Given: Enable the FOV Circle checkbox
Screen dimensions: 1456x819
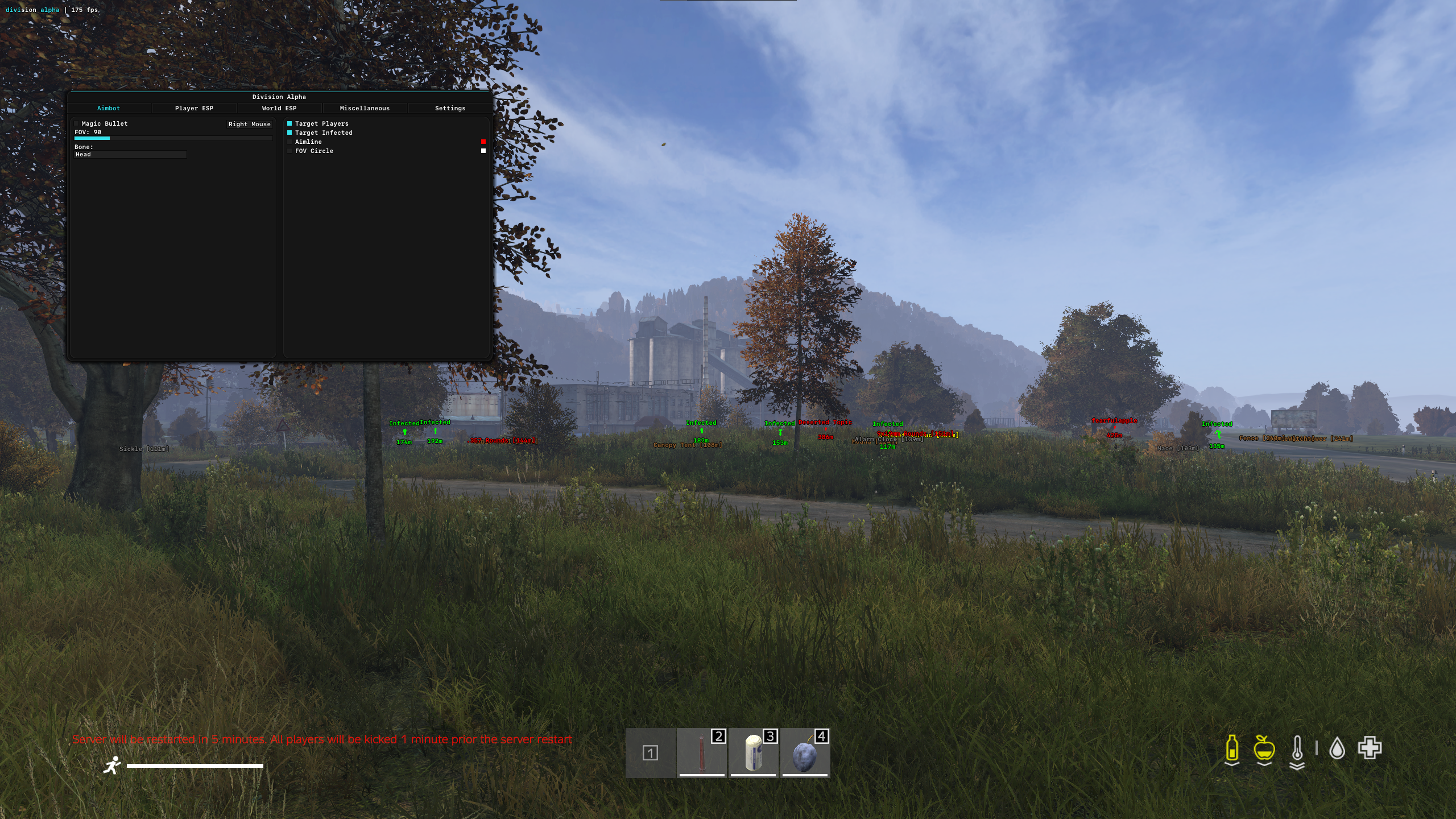Looking at the screenshot, I should 289,151.
